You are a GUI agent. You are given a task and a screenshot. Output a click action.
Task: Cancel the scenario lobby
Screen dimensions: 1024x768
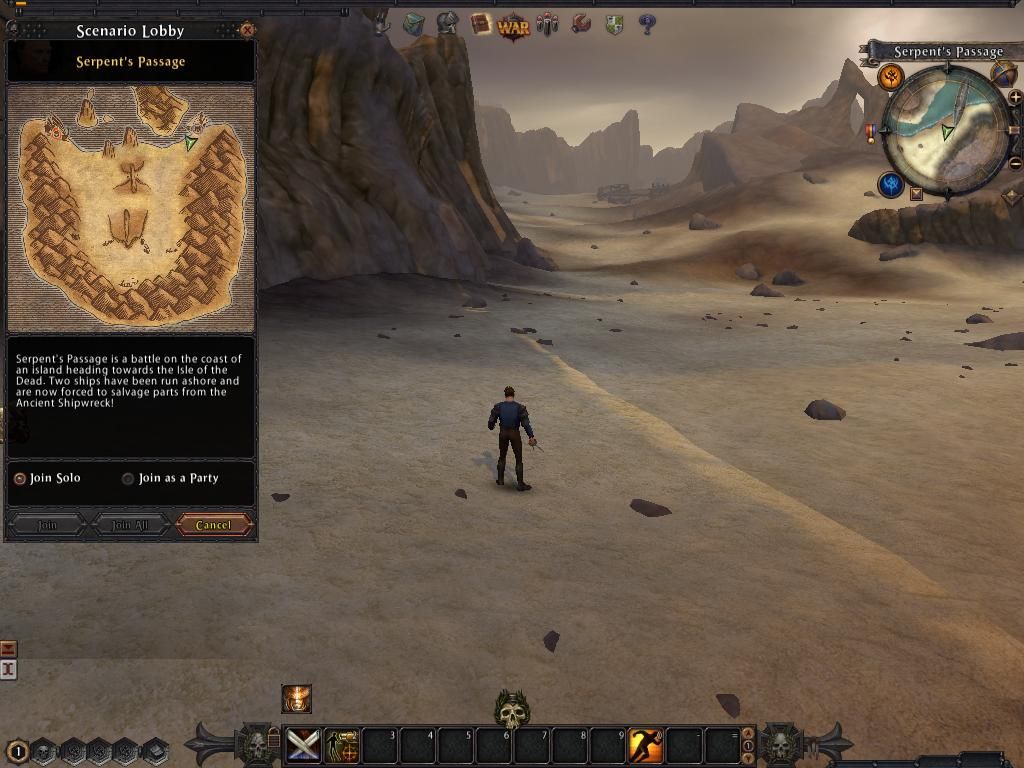[213, 525]
